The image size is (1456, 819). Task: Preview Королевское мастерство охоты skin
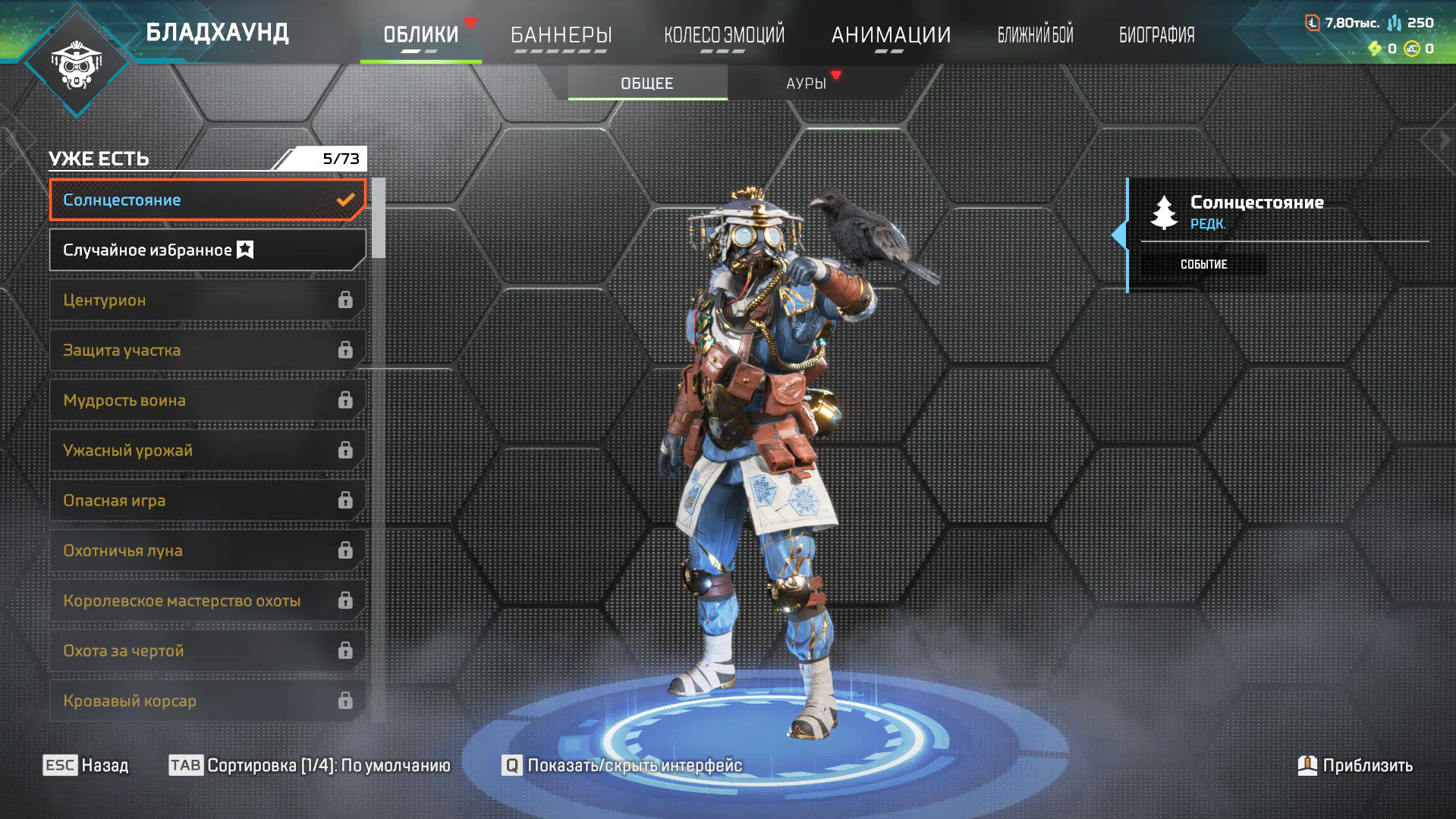click(x=207, y=600)
